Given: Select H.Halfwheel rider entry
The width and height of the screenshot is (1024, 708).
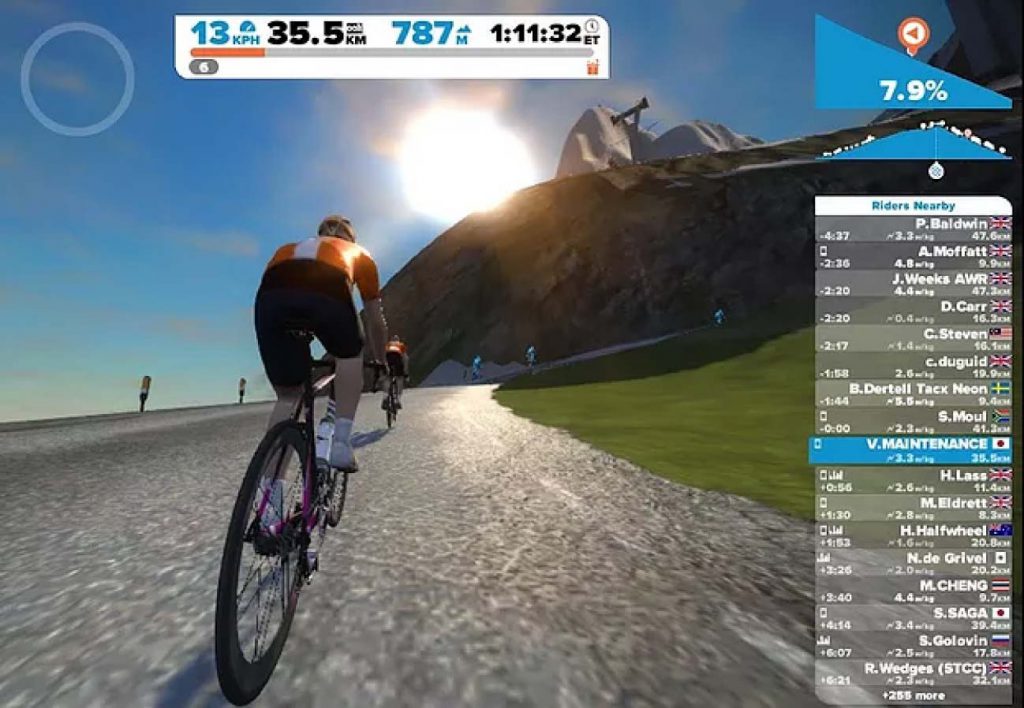Looking at the screenshot, I should 914,535.
